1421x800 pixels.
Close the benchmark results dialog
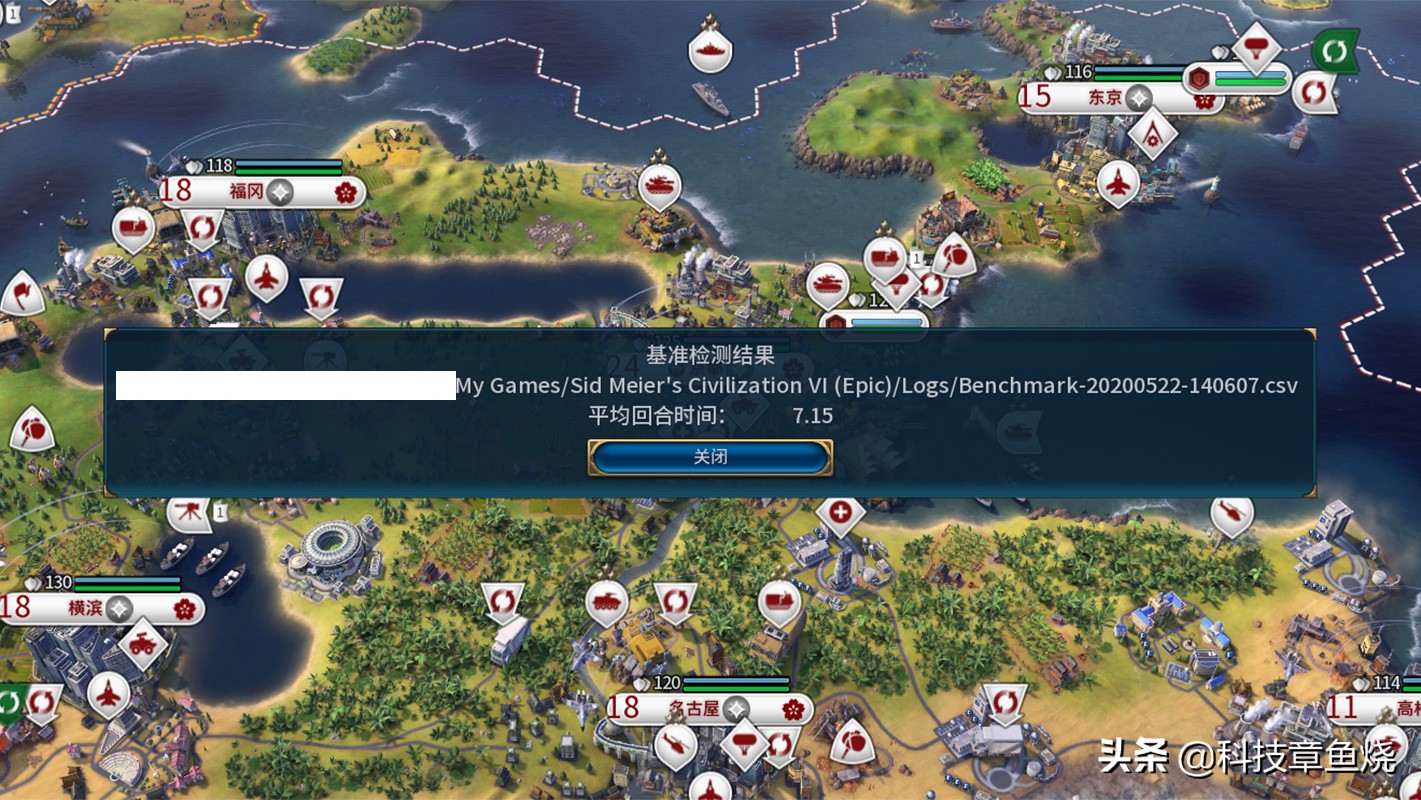(x=710, y=458)
